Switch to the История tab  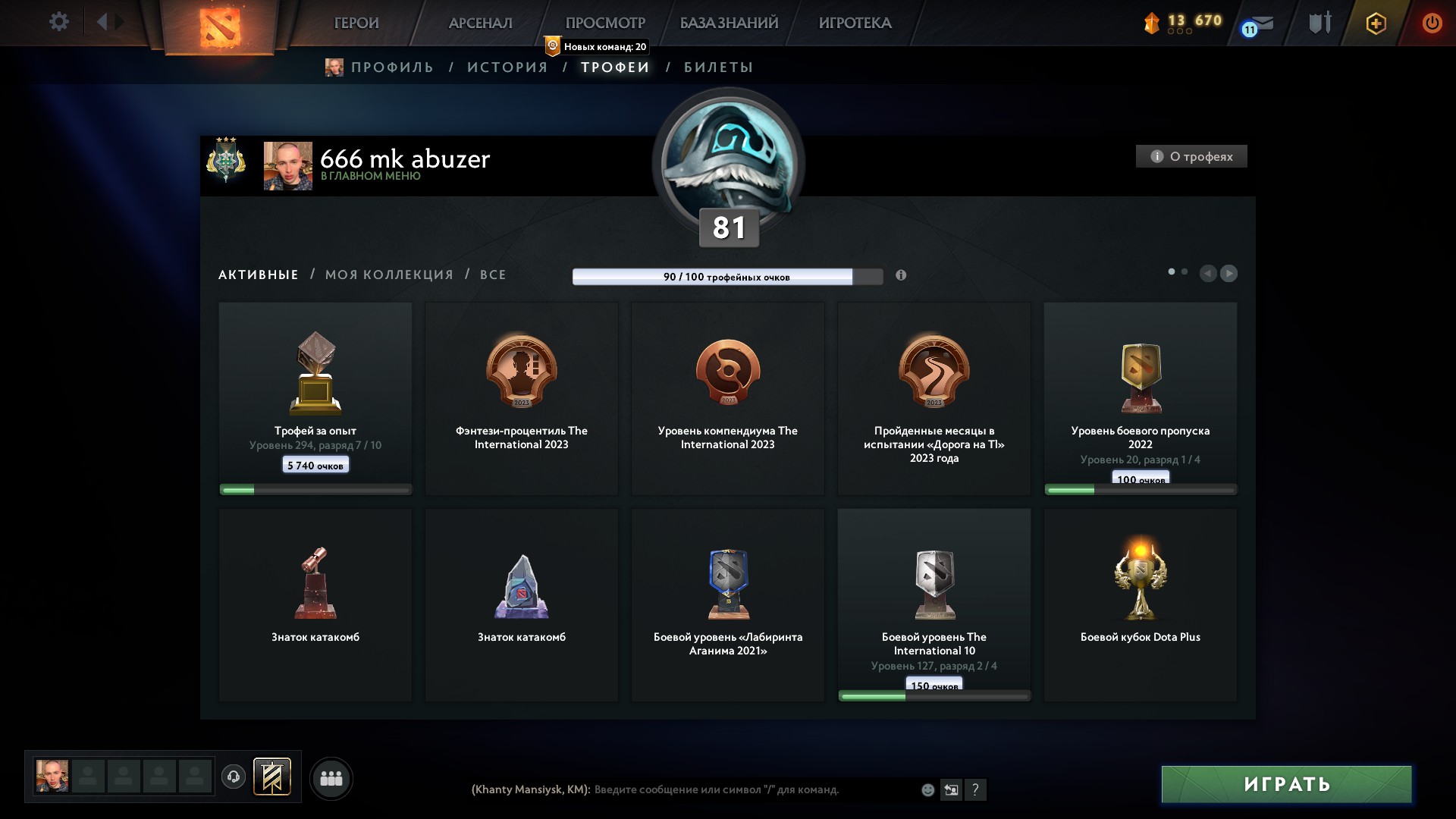(x=507, y=67)
